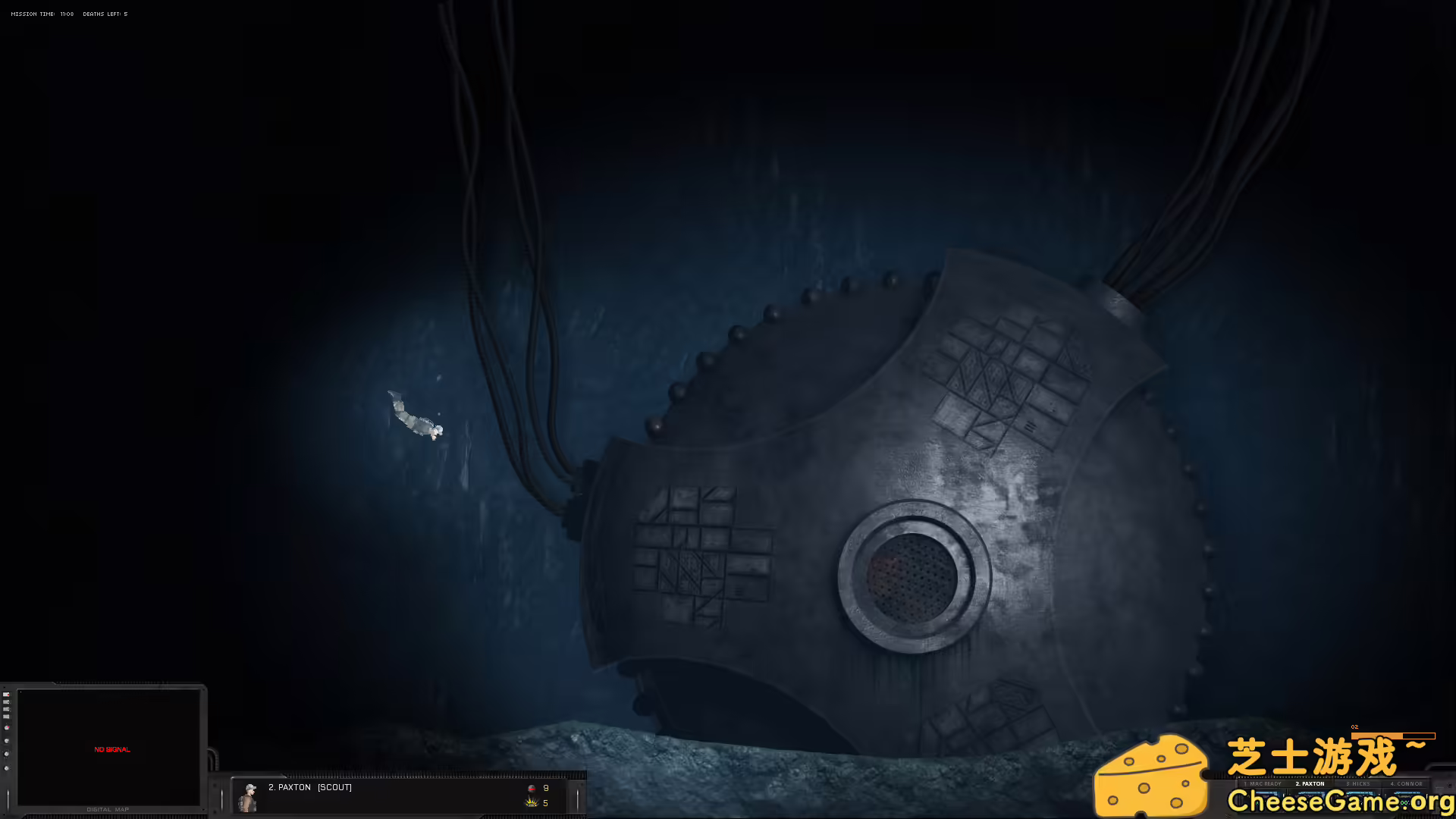Click the DIGITAL MAP label under the minimap
The image size is (1456, 819).
tap(108, 809)
